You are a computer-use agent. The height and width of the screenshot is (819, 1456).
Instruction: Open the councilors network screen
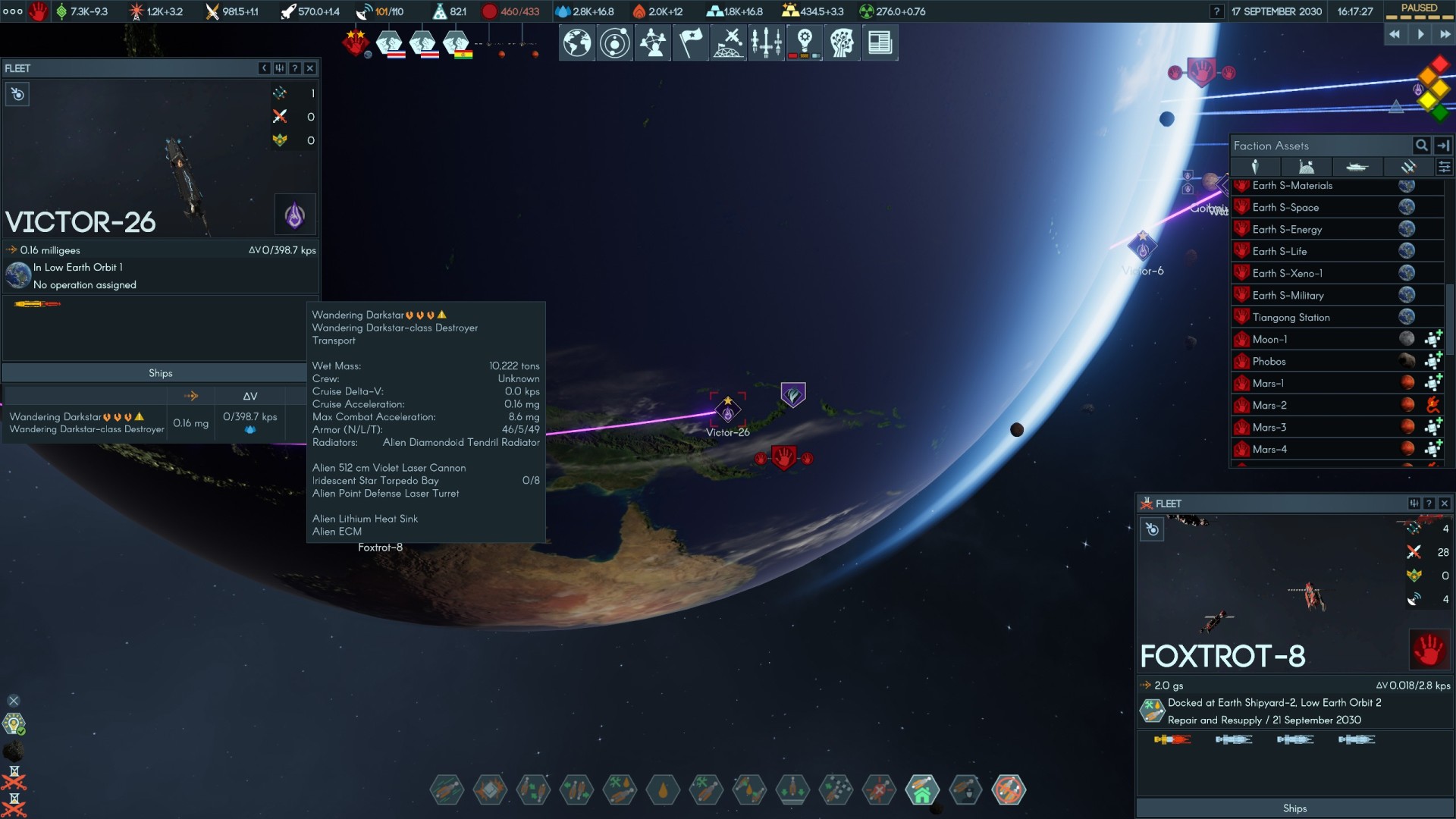(x=652, y=42)
